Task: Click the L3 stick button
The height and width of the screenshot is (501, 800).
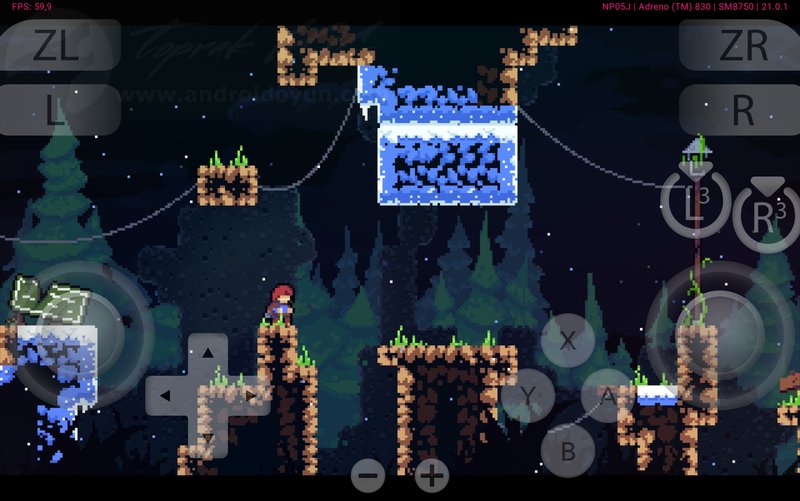Action: pos(695,203)
